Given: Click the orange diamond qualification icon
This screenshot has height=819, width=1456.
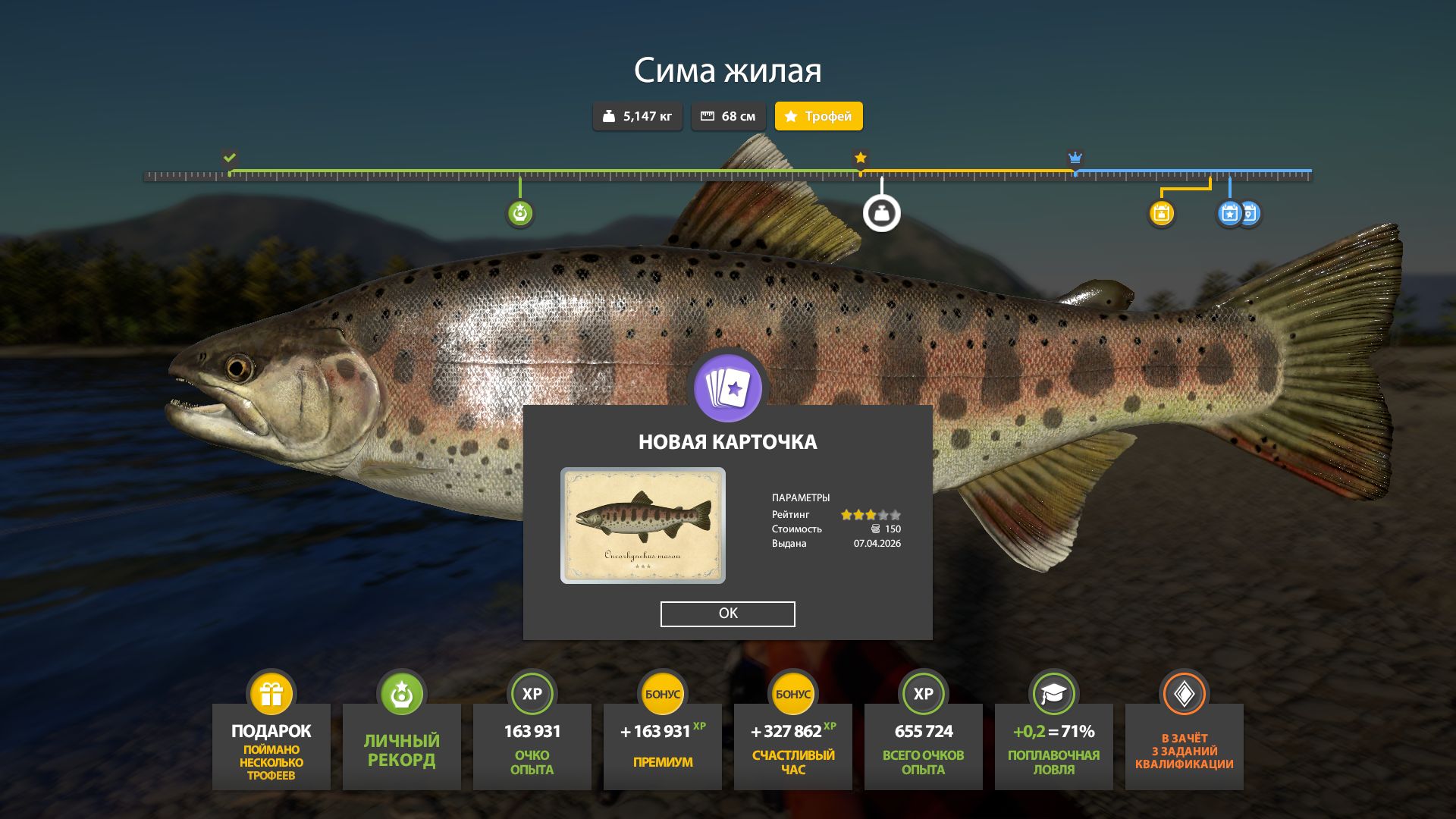Looking at the screenshot, I should 1184,692.
